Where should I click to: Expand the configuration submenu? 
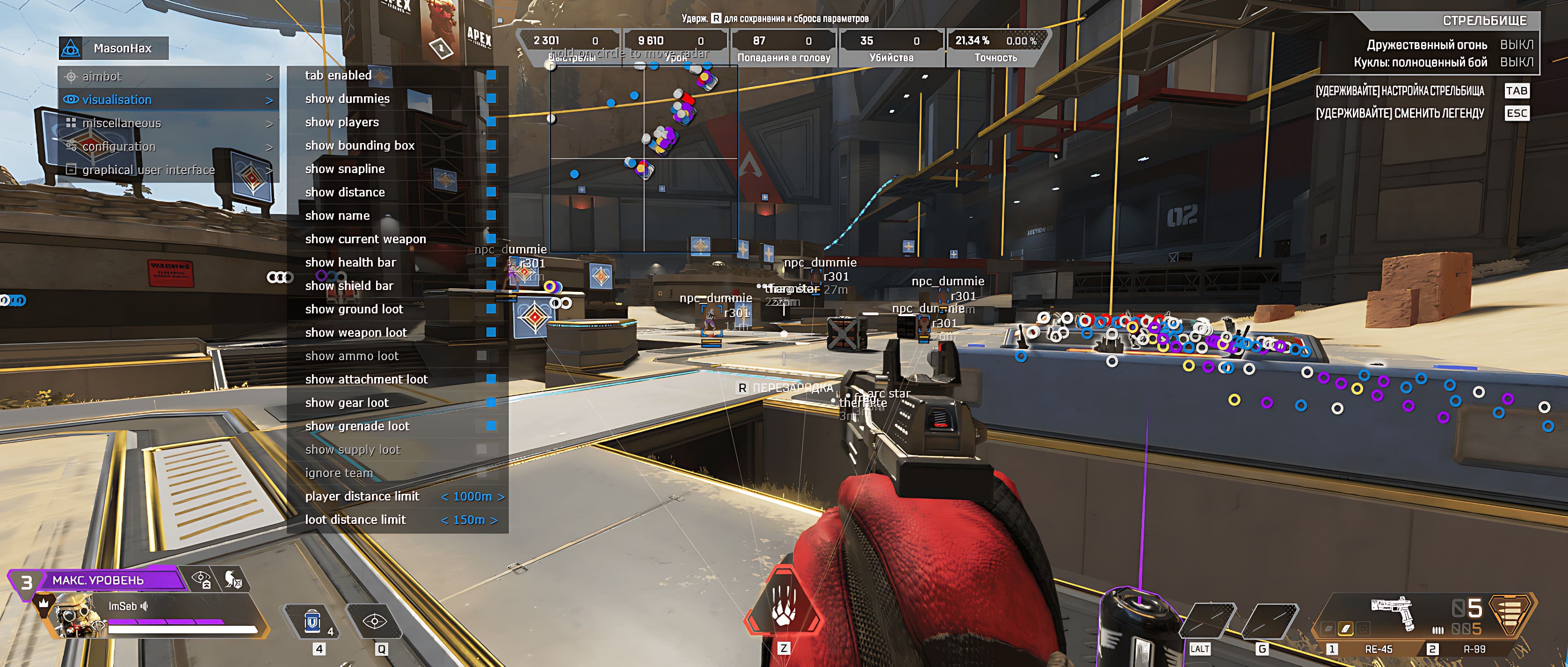coord(269,146)
